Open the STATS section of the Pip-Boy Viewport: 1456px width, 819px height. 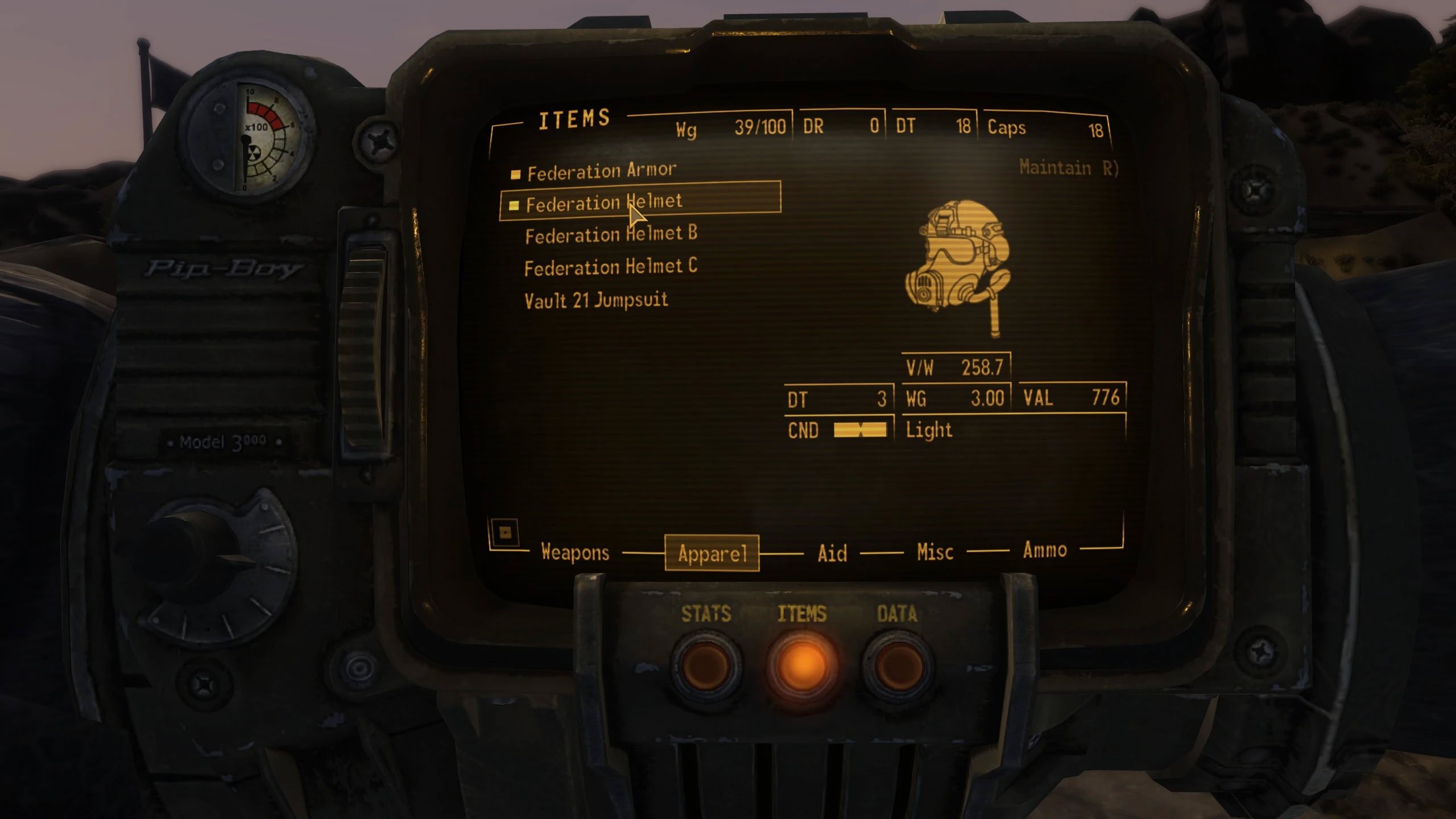(x=706, y=664)
